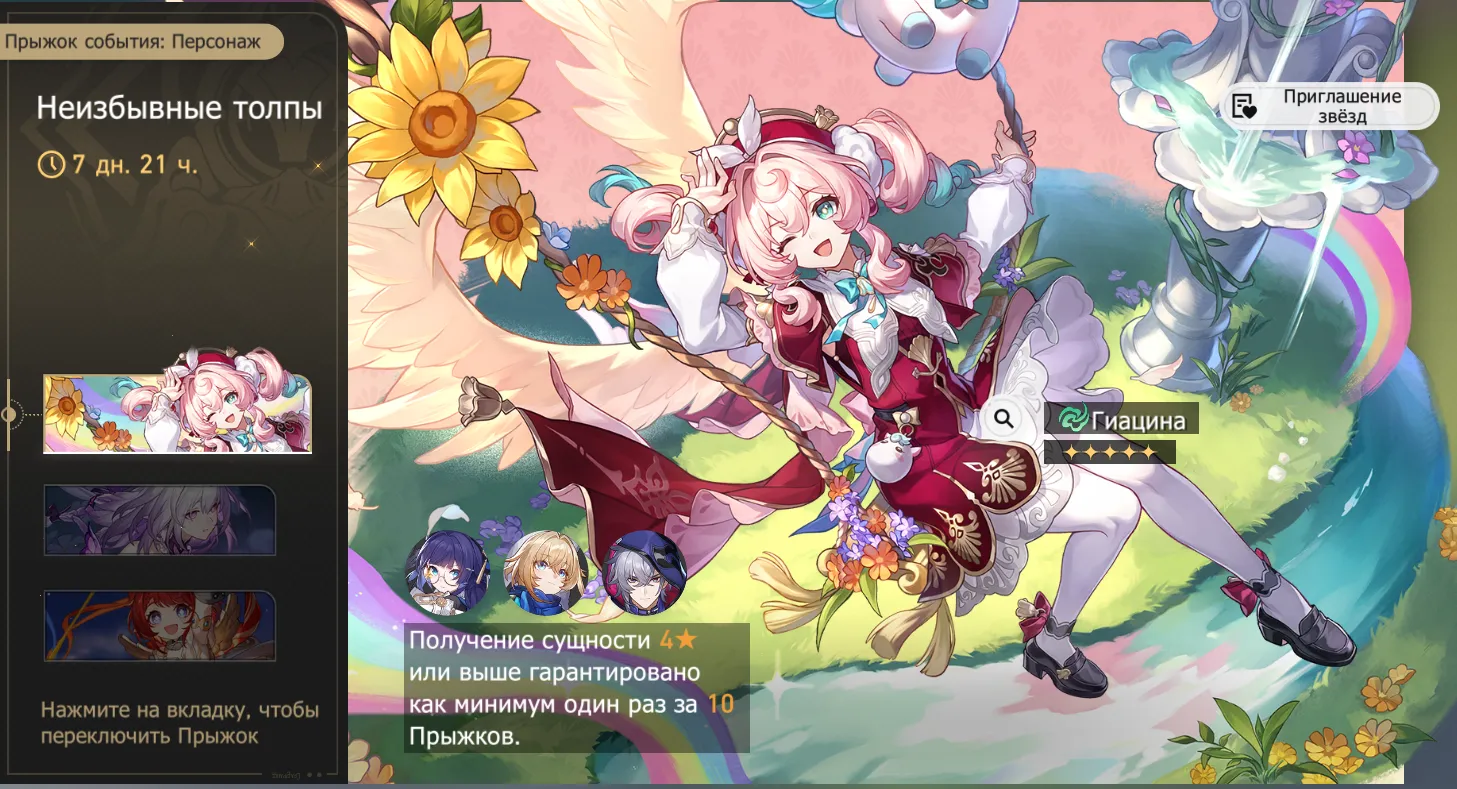Switch to the second banner tab with white-haired character
This screenshot has height=789, width=1457.
[x=160, y=518]
